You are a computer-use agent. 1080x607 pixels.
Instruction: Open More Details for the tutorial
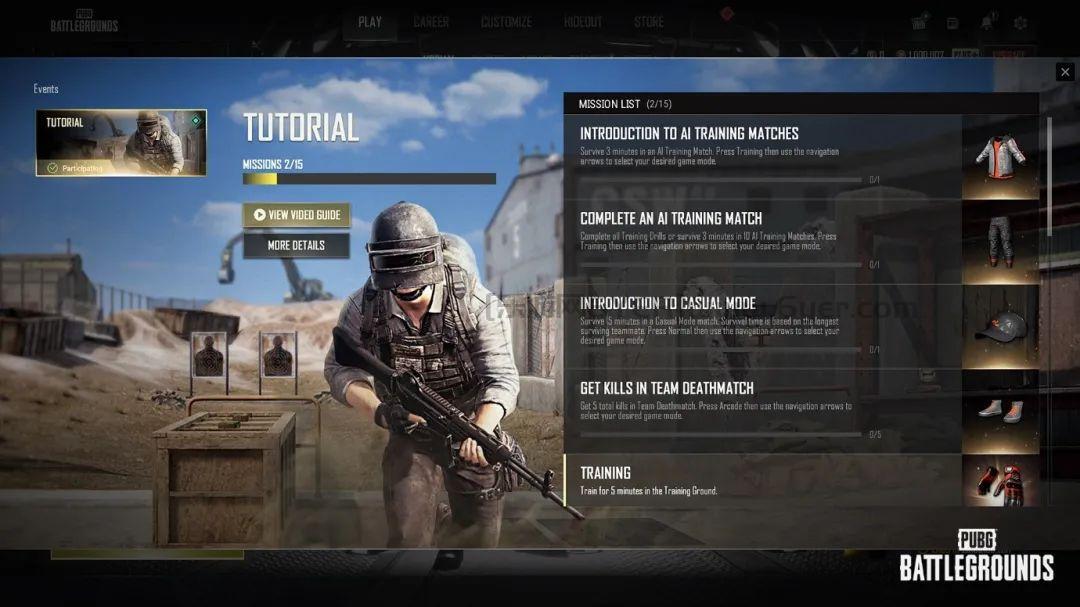coord(296,245)
